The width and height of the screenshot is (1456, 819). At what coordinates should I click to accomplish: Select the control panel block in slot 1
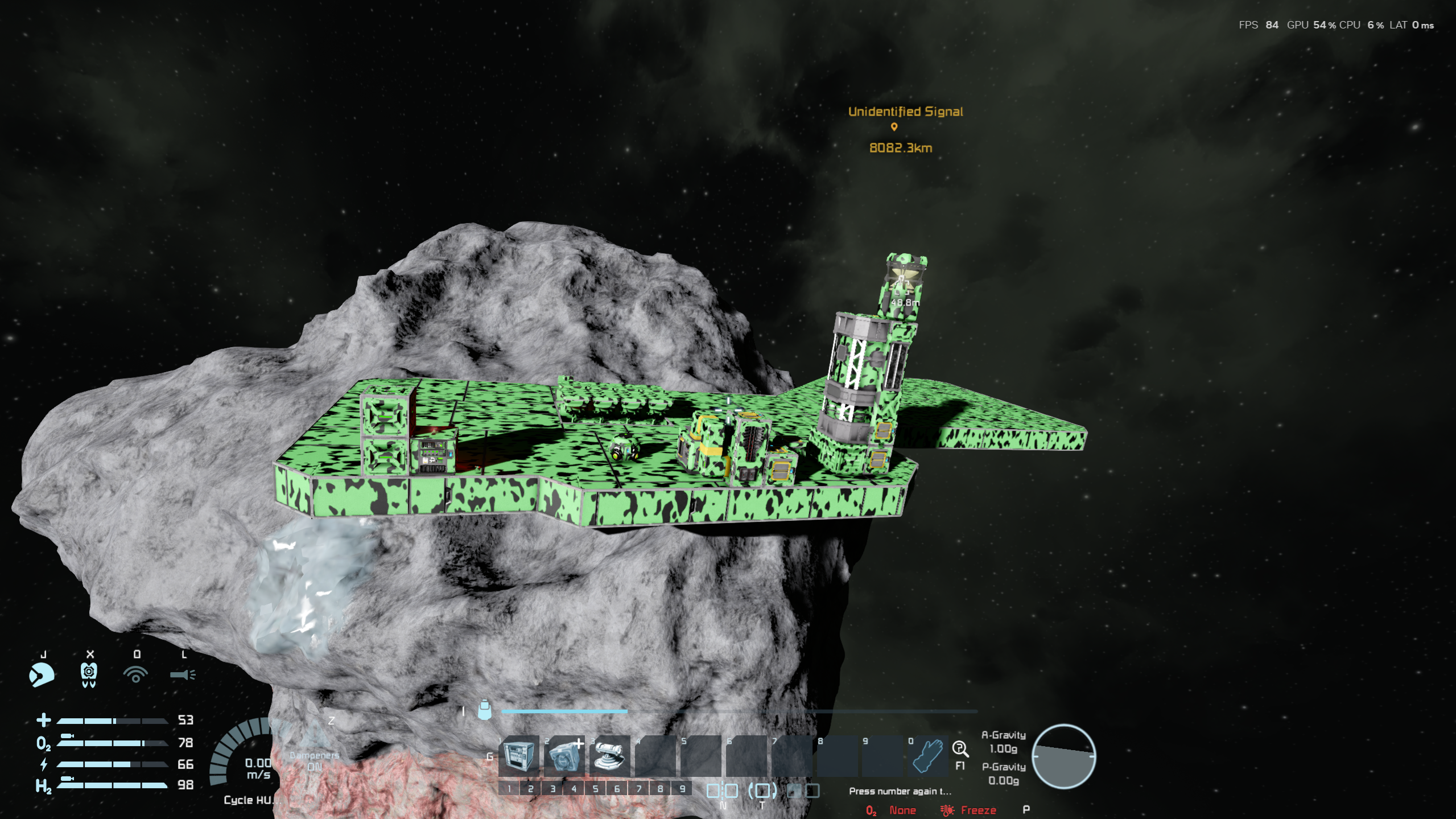pyautogui.click(x=518, y=756)
